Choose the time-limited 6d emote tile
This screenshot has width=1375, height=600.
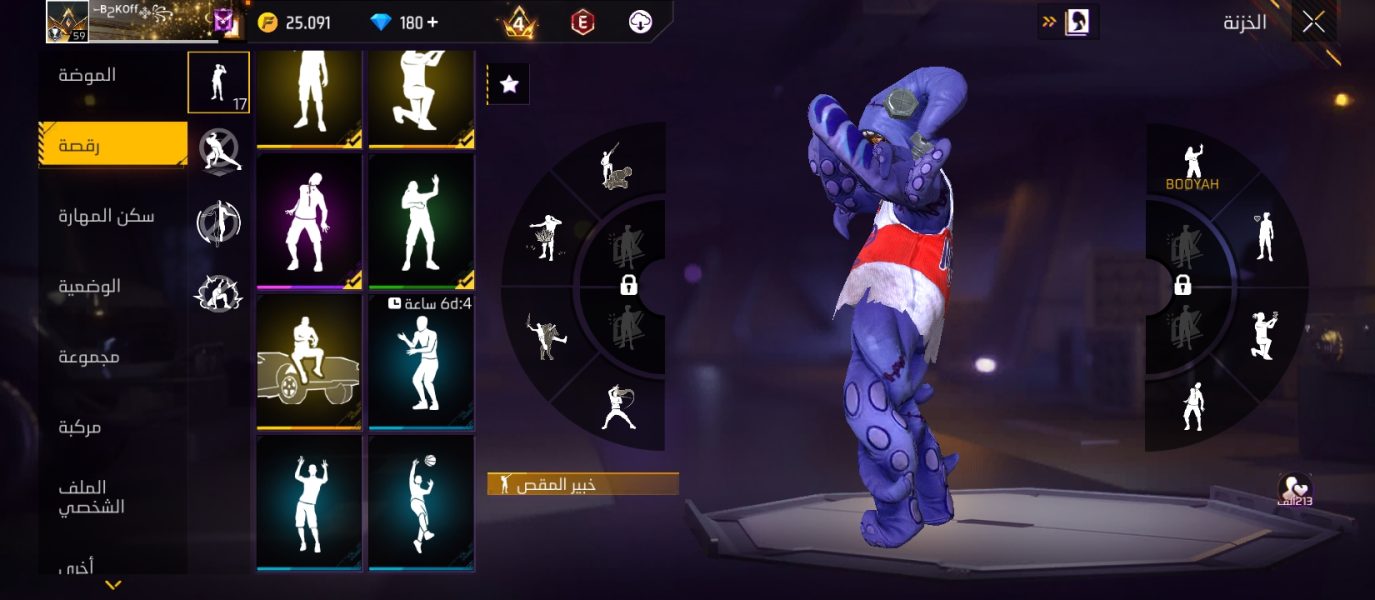[421, 362]
